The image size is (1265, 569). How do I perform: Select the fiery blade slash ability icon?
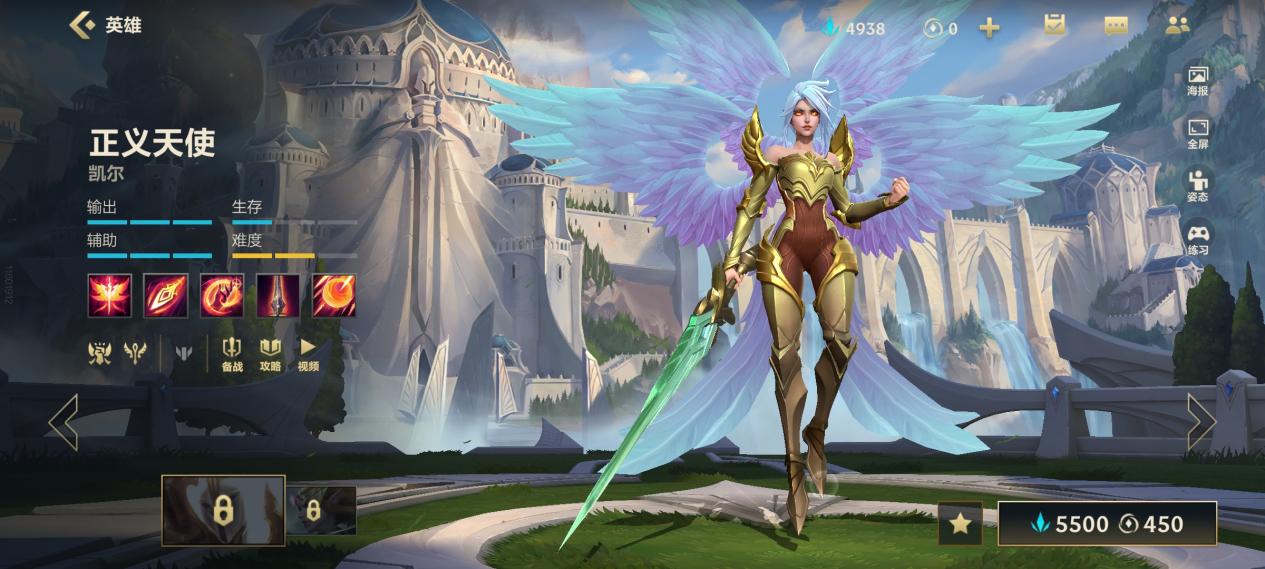point(165,295)
